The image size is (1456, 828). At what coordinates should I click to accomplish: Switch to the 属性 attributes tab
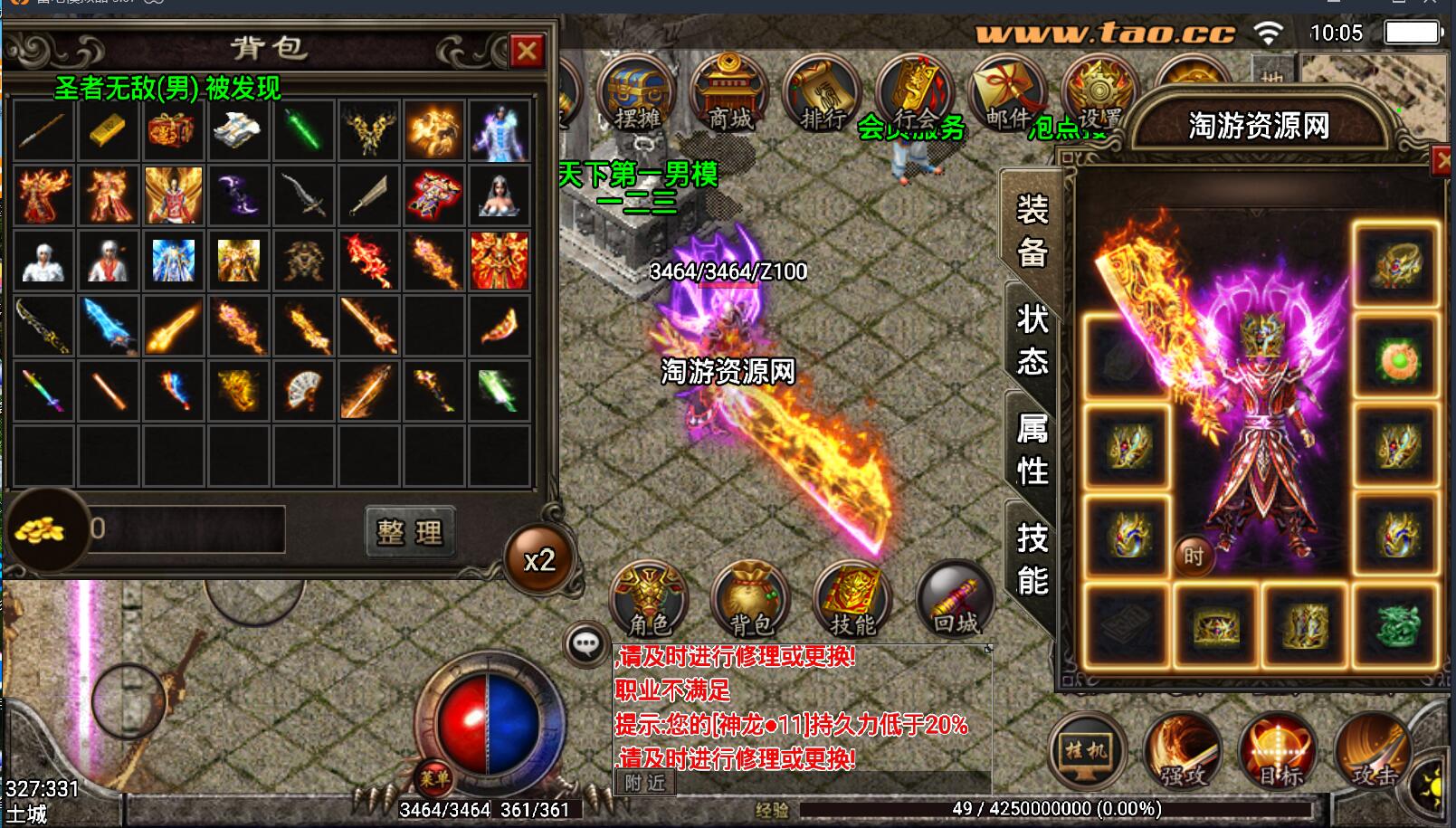pos(1032,449)
